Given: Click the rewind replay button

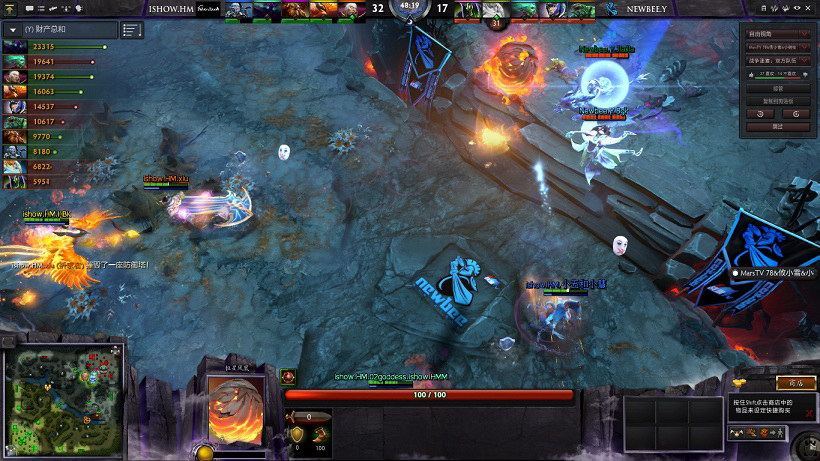Looking at the screenshot, I should 761,114.
